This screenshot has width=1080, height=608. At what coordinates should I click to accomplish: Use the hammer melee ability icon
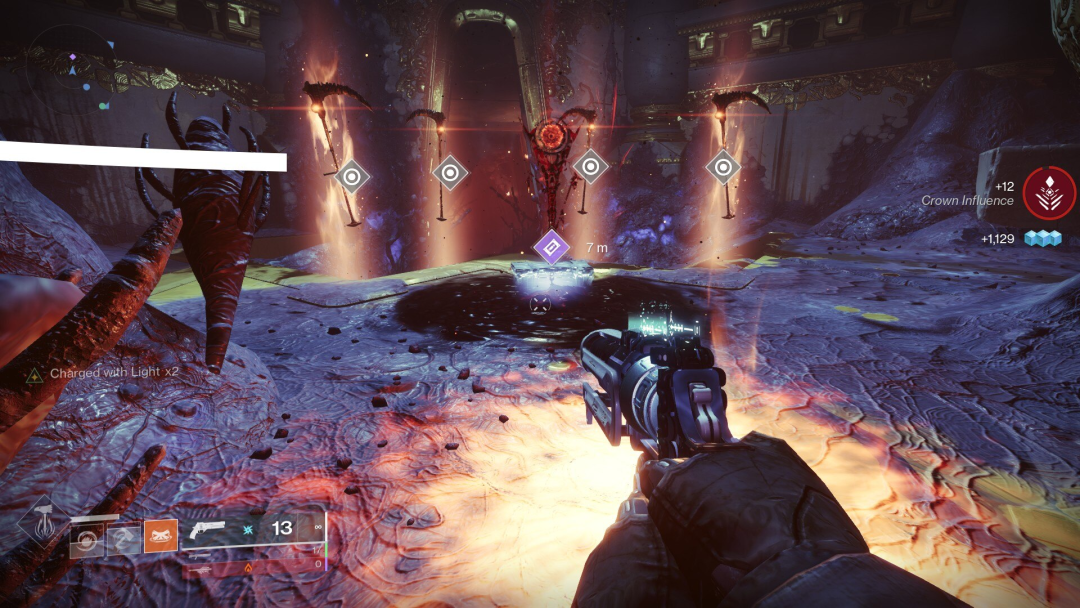pos(123,538)
